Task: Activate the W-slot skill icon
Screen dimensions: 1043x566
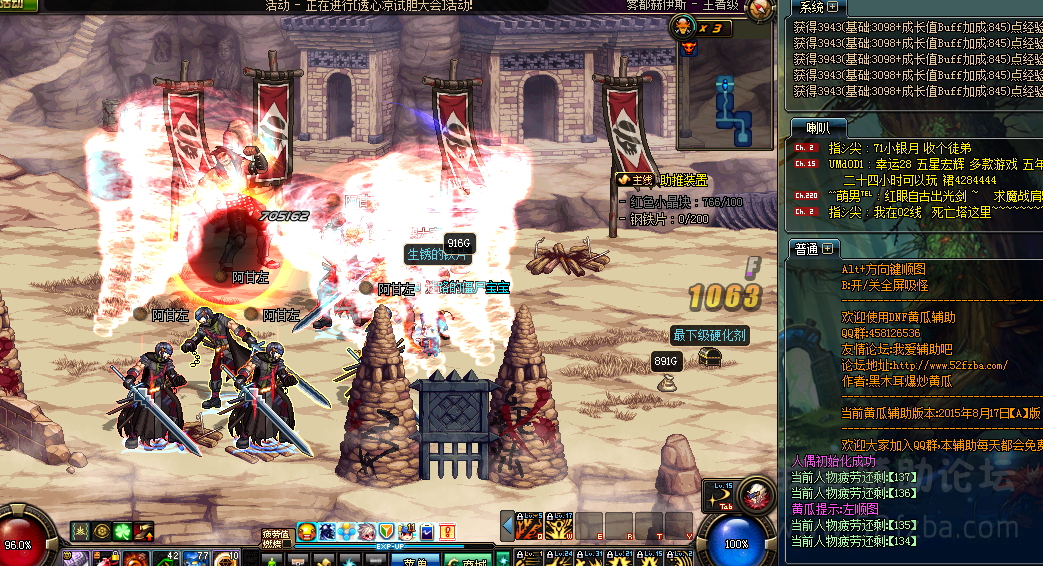Action: click(560, 525)
